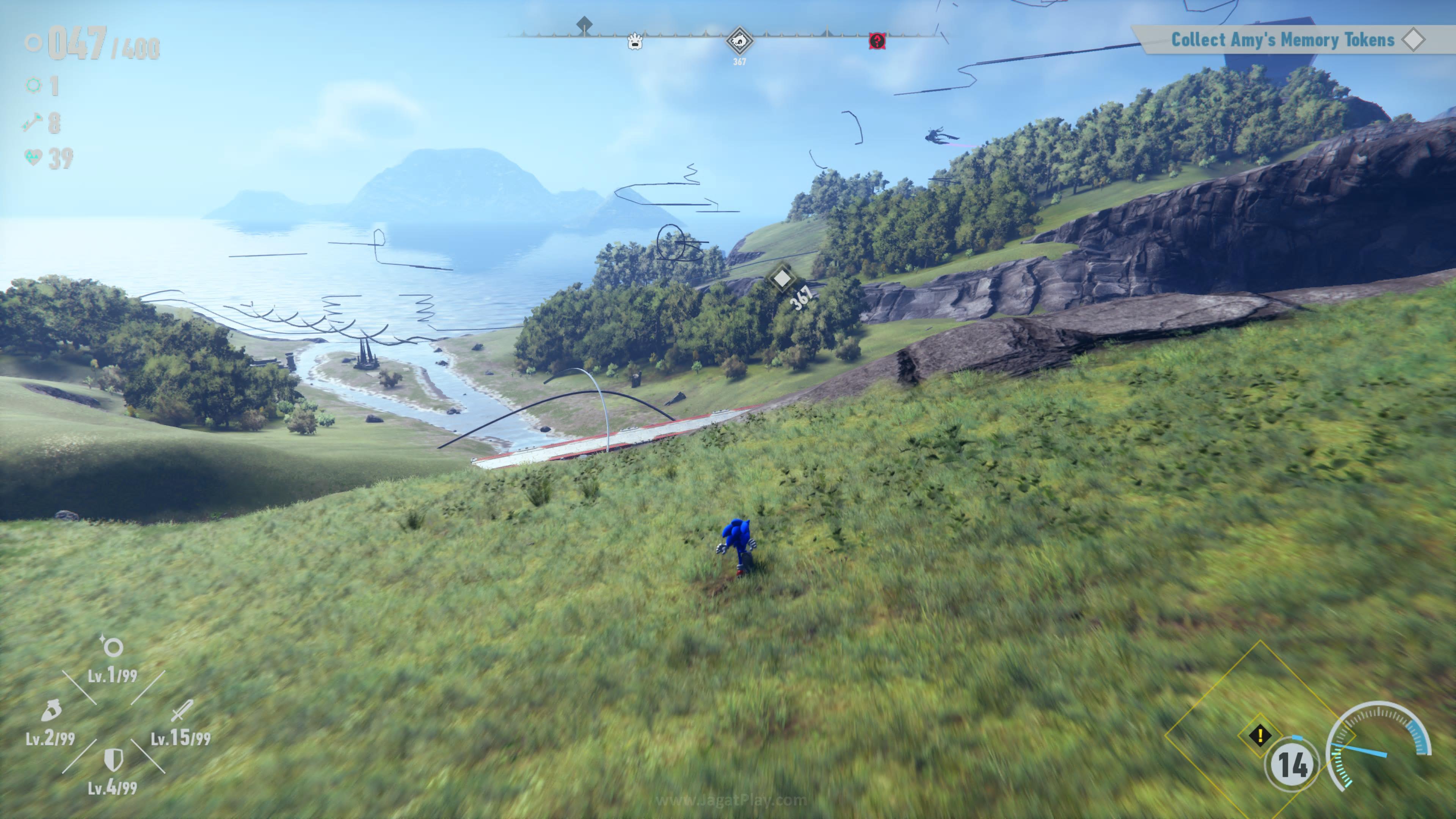Click the shield defense level icon
Image resolution: width=1456 pixels, height=819 pixels.
coord(113,759)
